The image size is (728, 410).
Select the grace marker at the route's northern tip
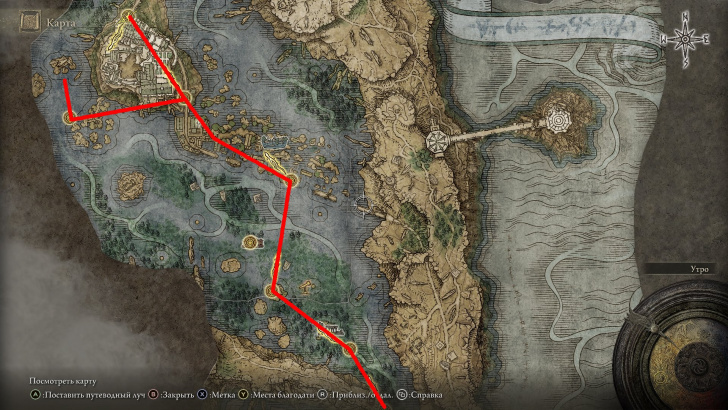pos(127,16)
